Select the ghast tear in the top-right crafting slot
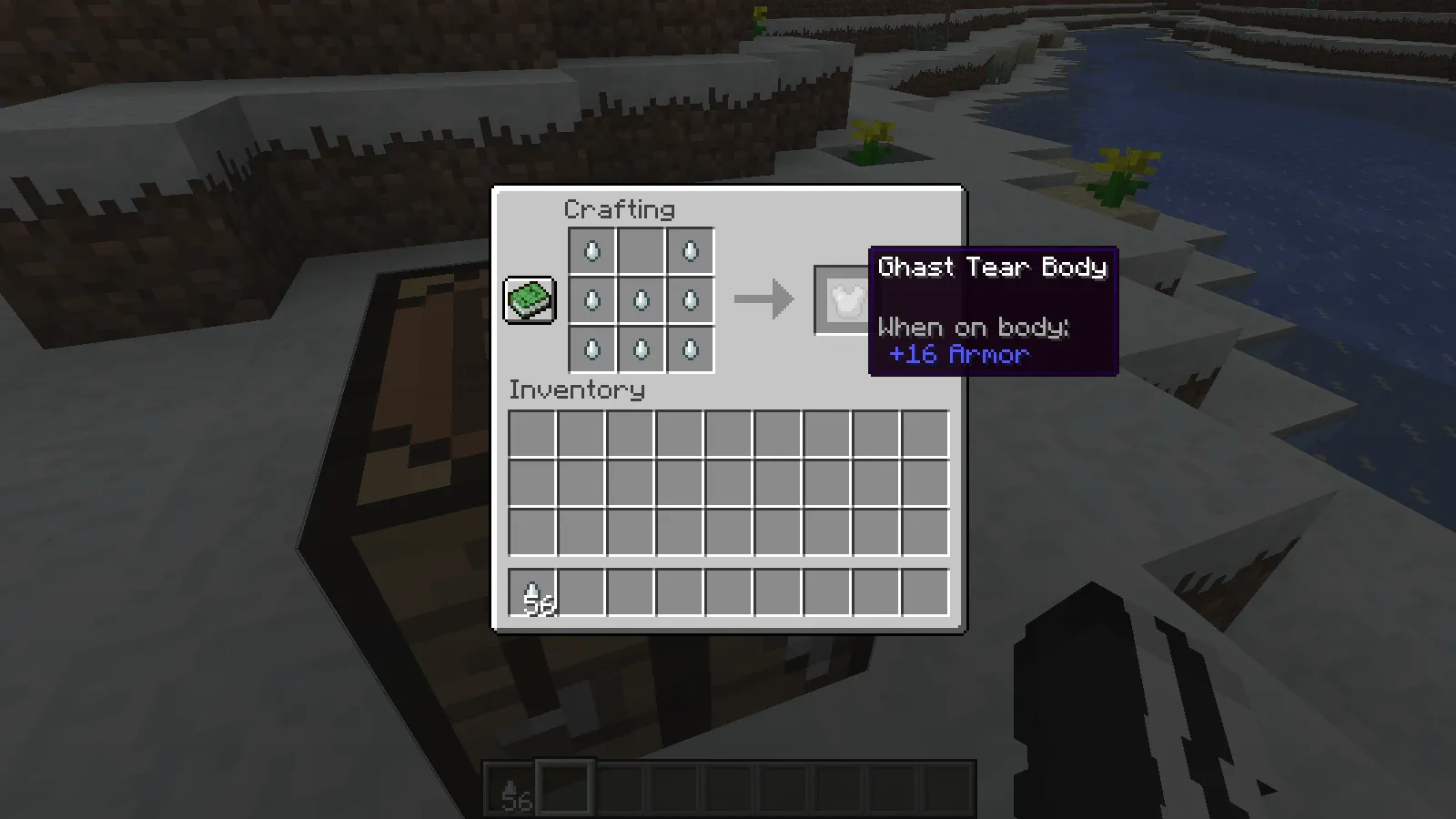This screenshot has width=1456, height=819. click(690, 251)
